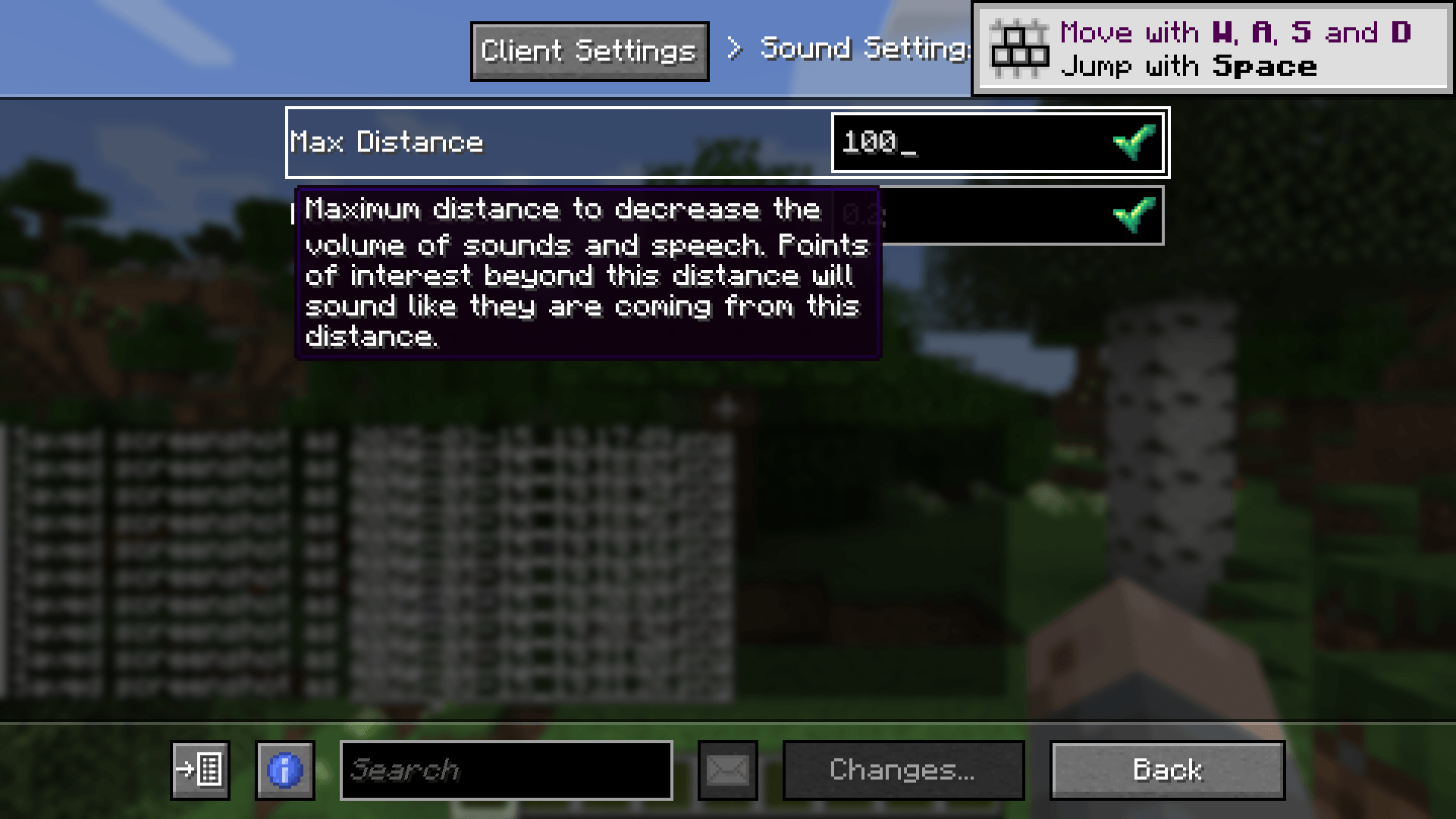Return to Client Settings via the breadcrumb

pos(588,50)
